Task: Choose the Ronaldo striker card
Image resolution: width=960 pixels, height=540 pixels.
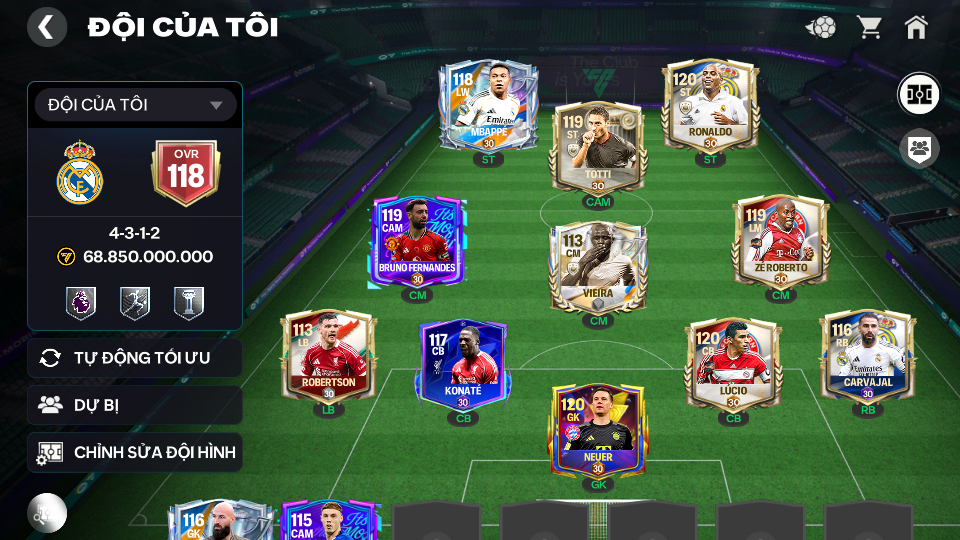Action: click(x=711, y=107)
